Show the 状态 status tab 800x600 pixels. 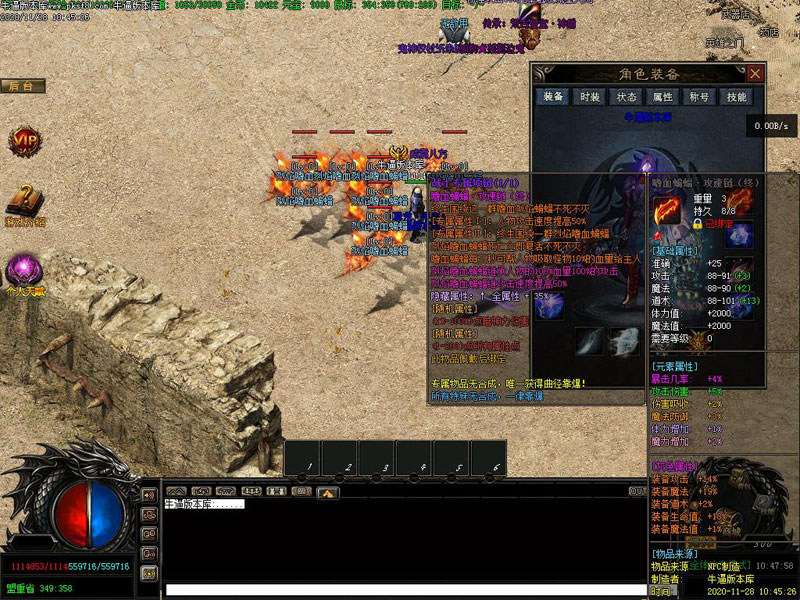[626, 97]
